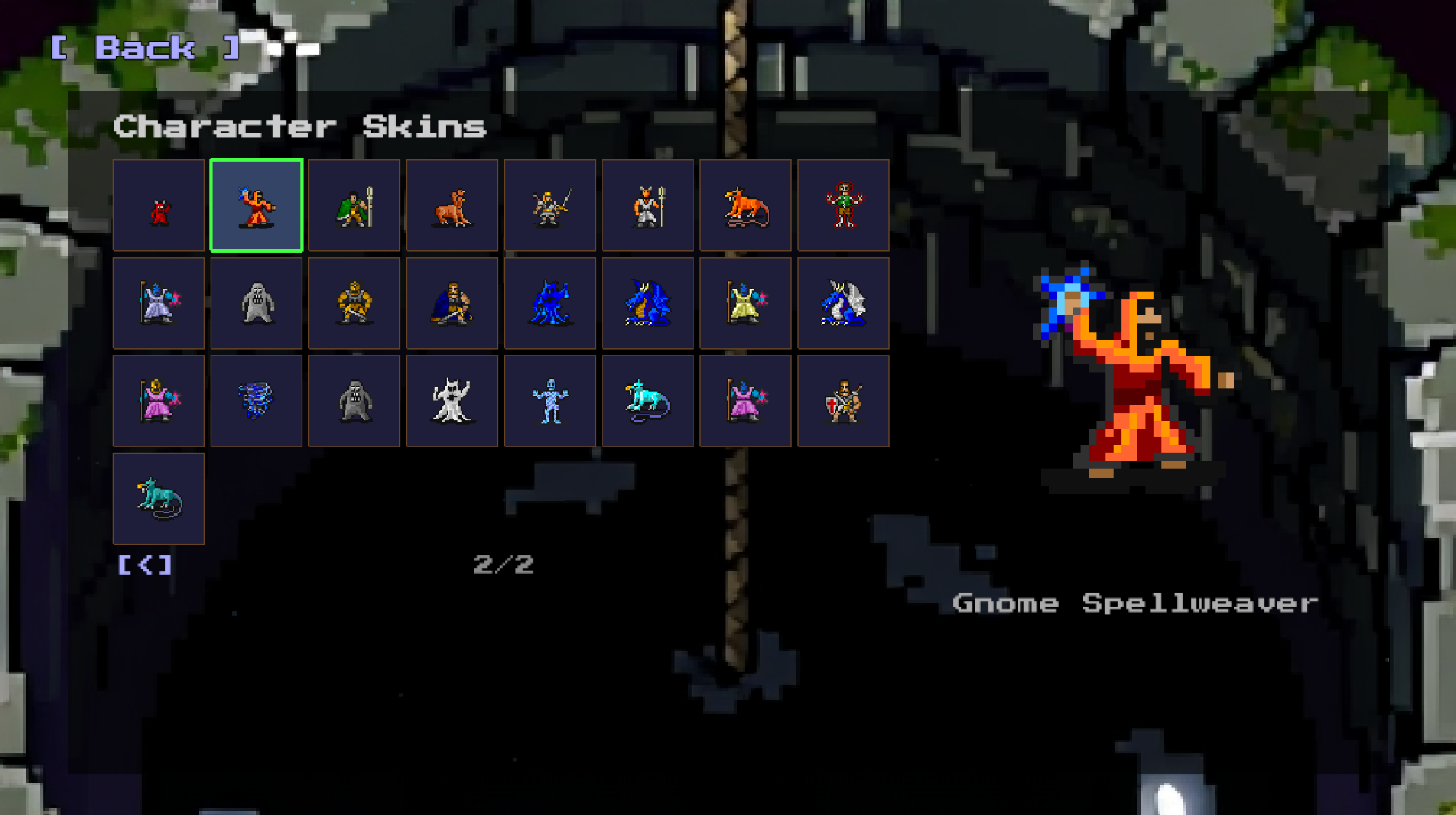Choose the blue dragon with white wings
This screenshot has width=1456, height=815.
(843, 304)
